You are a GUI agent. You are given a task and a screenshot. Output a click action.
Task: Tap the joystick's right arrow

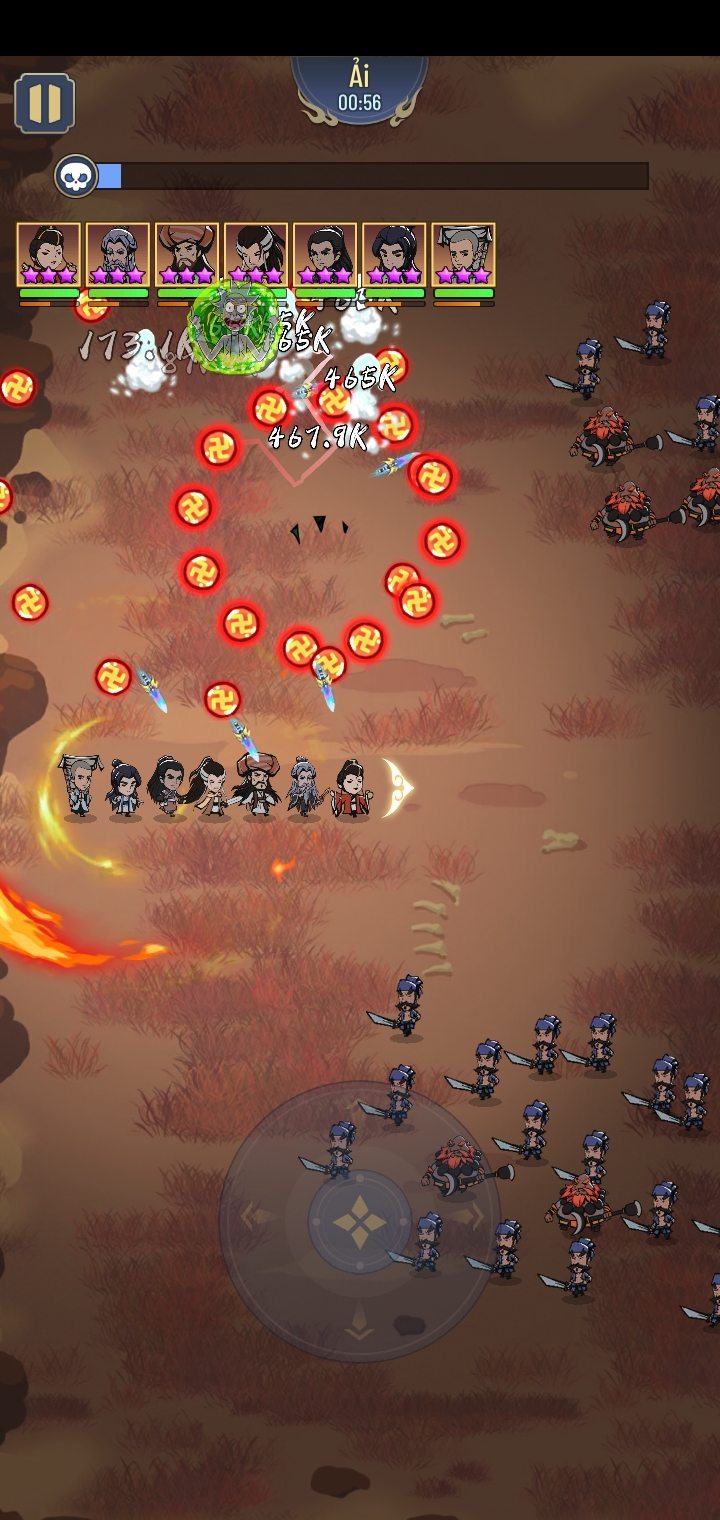pos(474,1217)
